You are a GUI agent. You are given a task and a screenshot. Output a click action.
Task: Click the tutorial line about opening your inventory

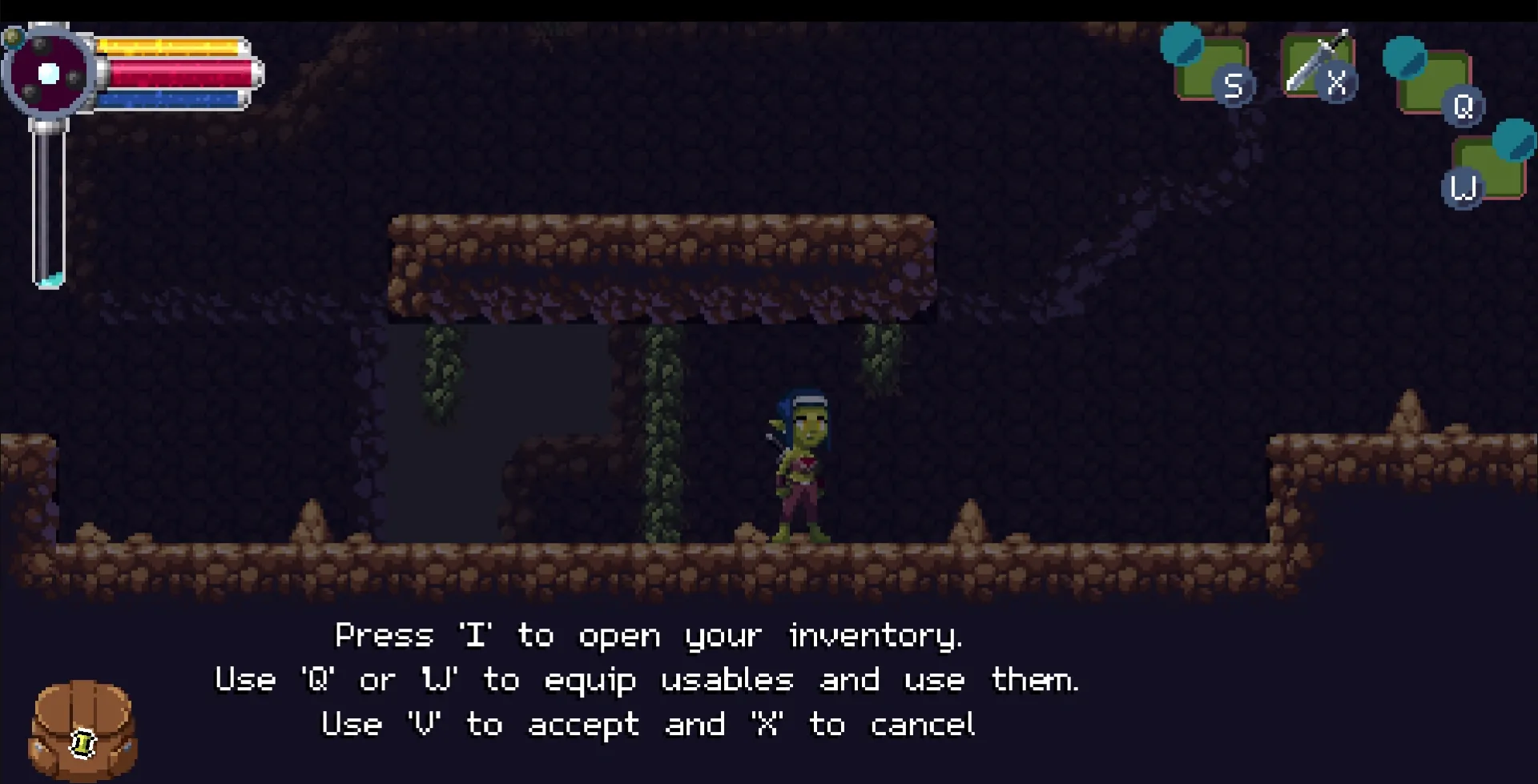649,635
